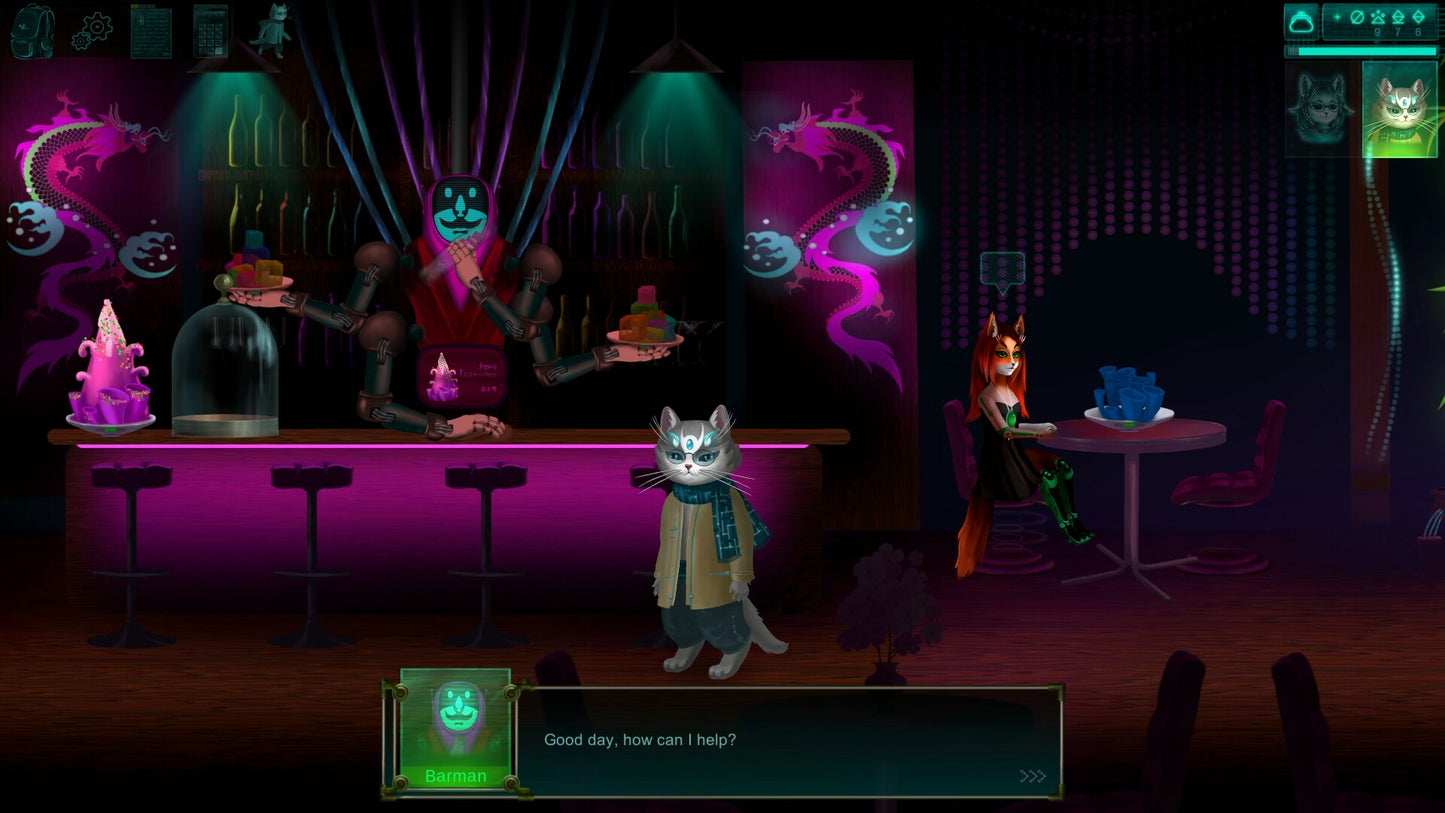
Task: Click the speech bubble above the fox
Action: click(1003, 270)
